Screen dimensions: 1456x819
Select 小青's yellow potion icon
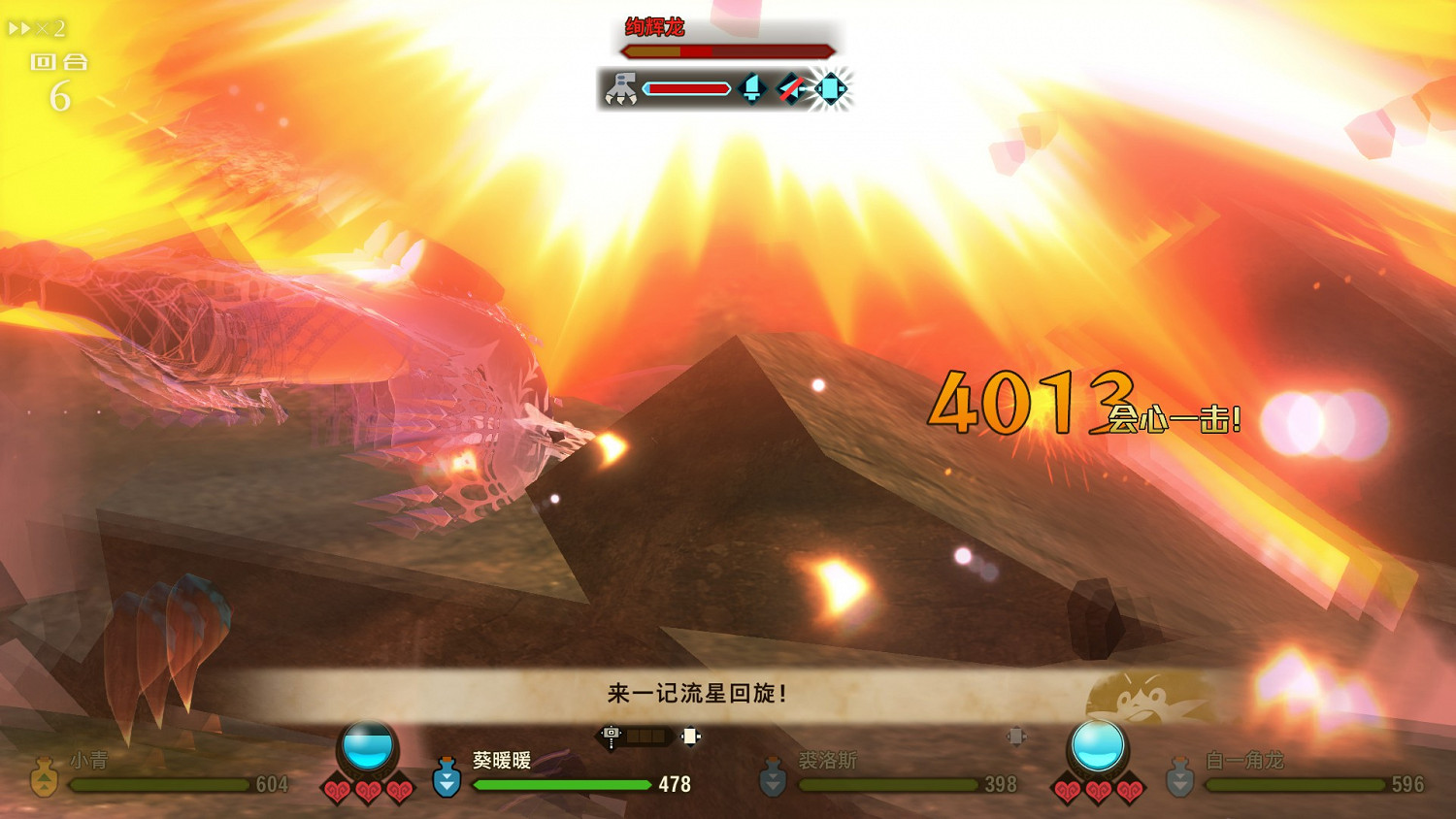[x=44, y=776]
